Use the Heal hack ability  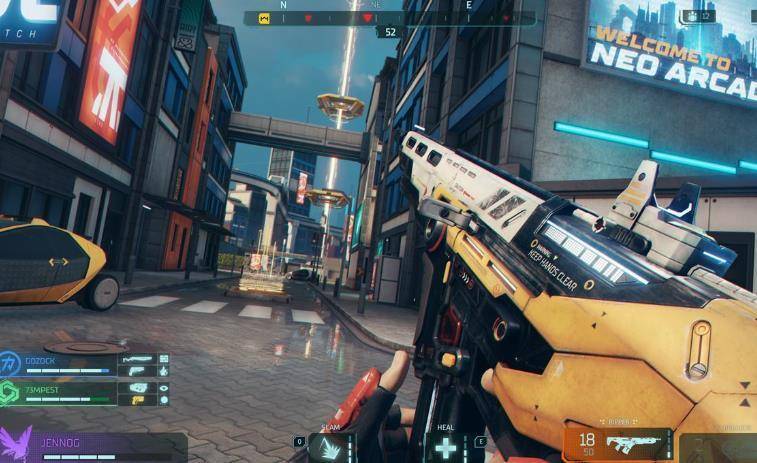point(445,446)
